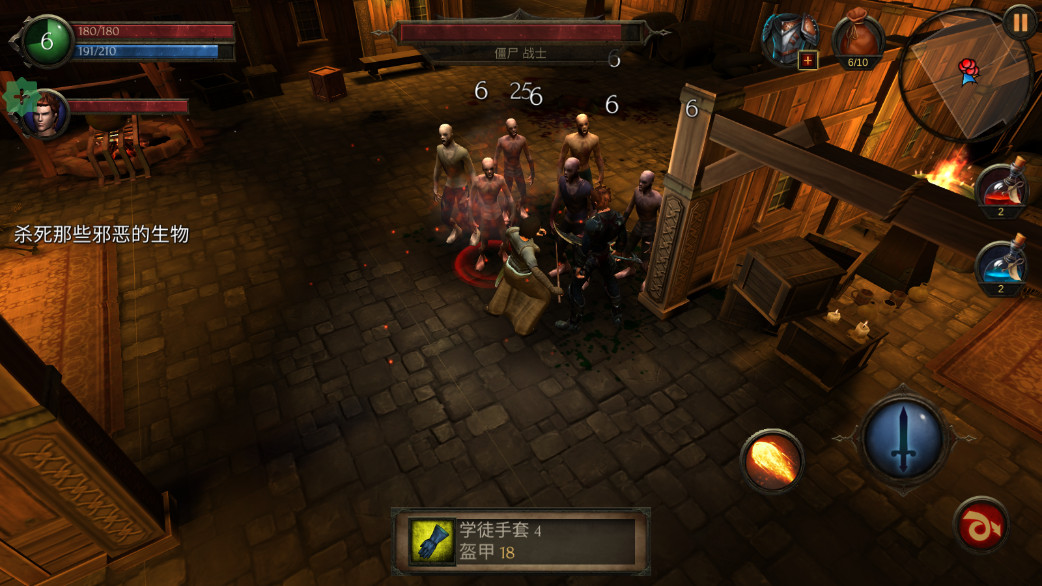Activate the red swirl dodge button

(981, 525)
